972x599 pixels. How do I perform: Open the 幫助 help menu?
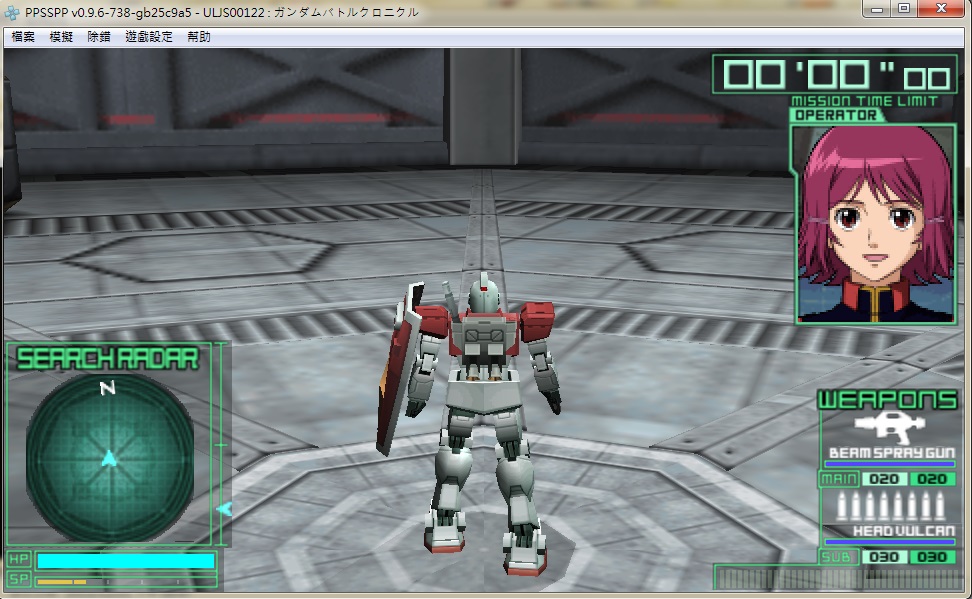[199, 37]
